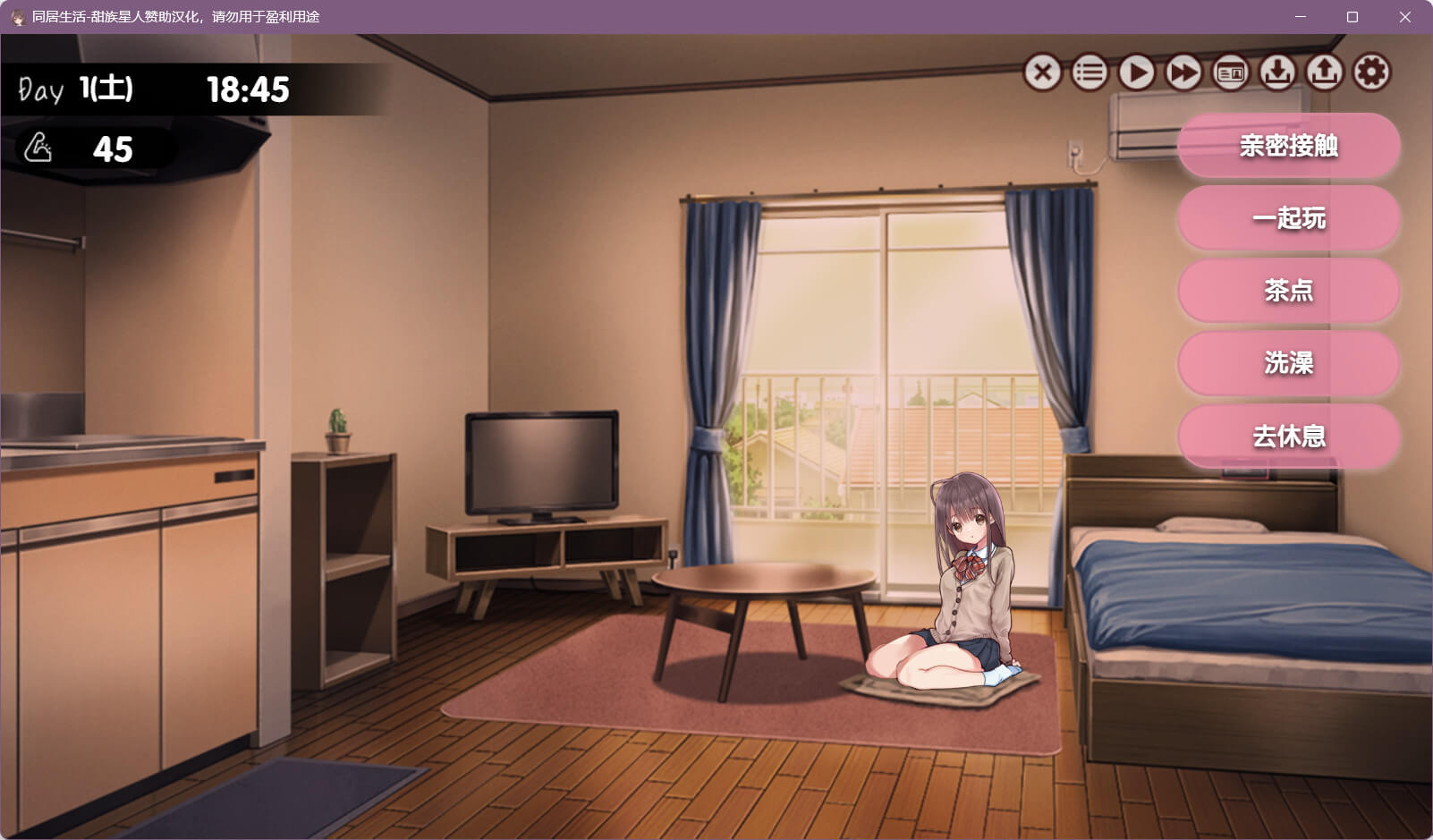This screenshot has height=840, width=1433.
Task: Maximize the game window
Action: (1352, 17)
